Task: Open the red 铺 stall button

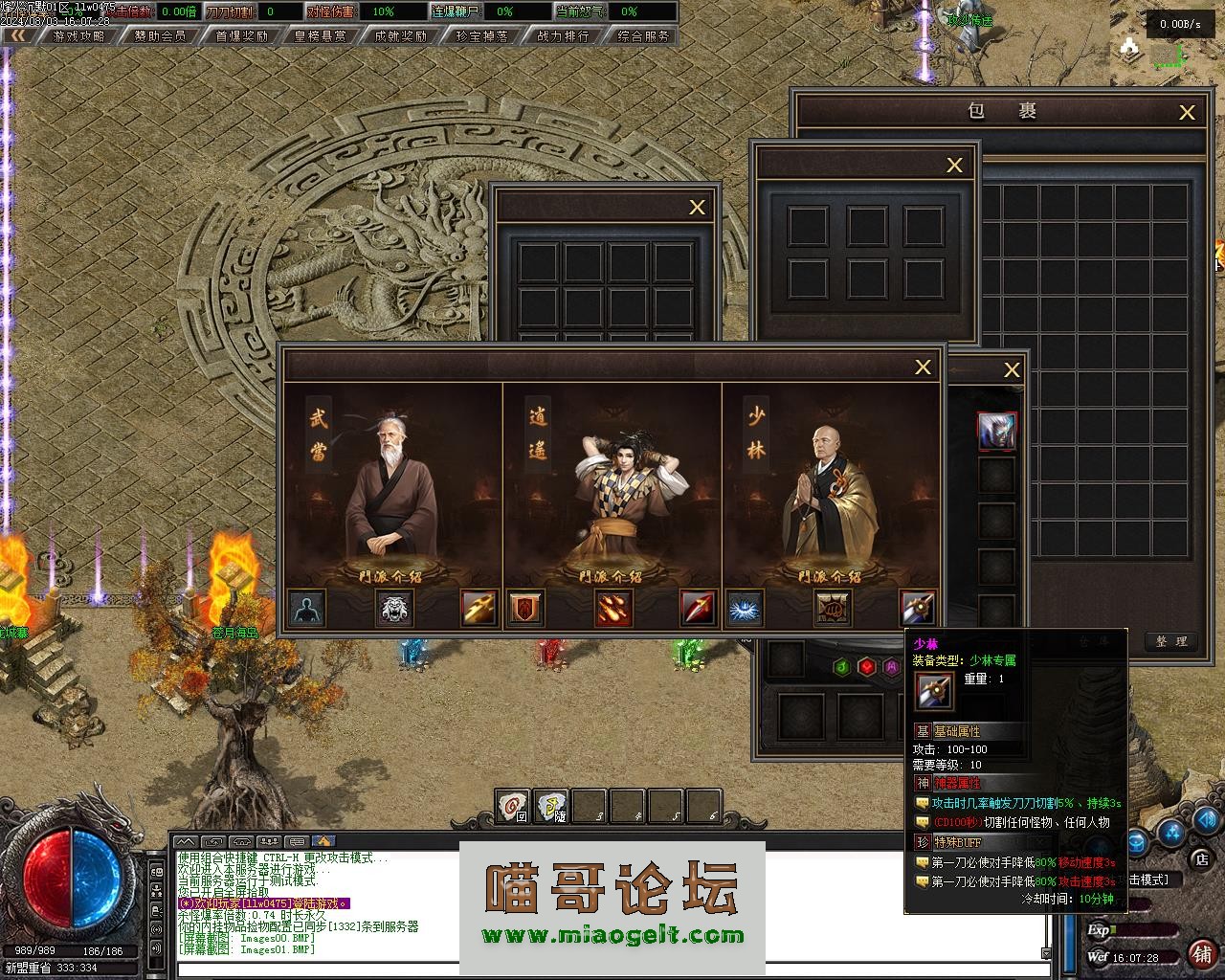Action: (1201, 954)
